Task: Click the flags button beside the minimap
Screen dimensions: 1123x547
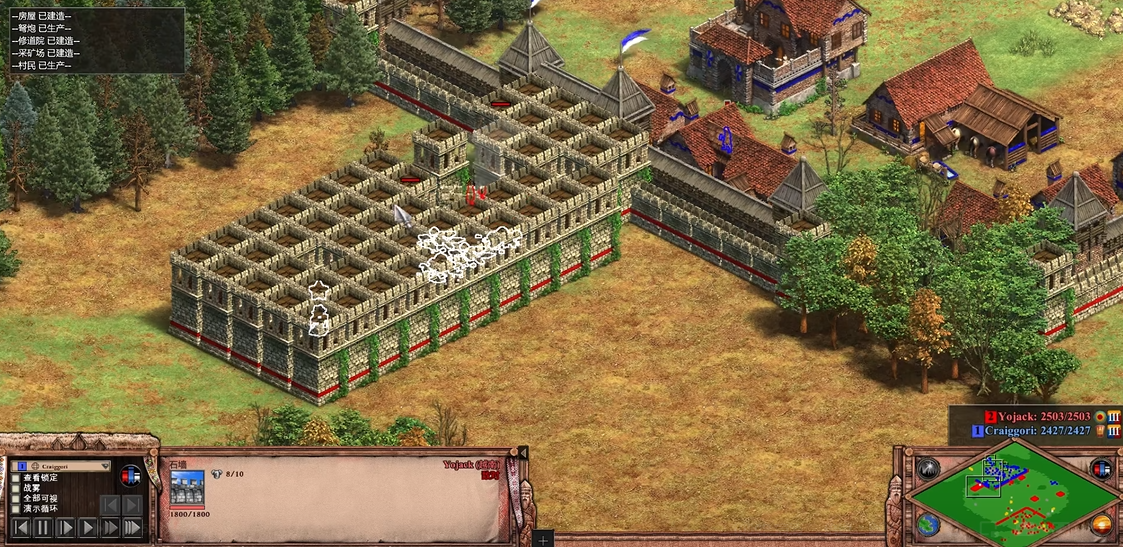Action: (x=1101, y=468)
